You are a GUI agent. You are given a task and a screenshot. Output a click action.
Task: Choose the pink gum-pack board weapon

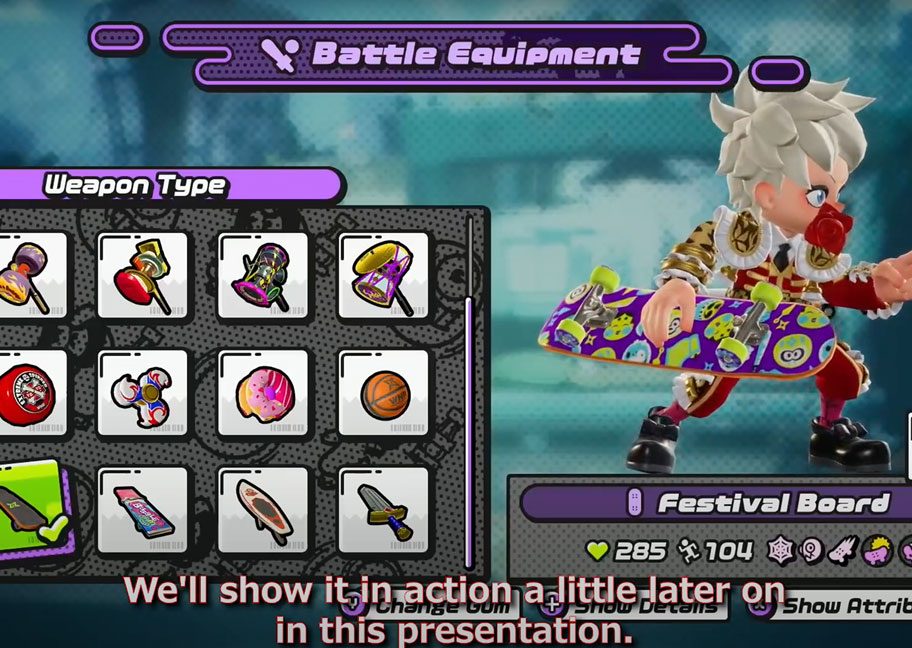coord(142,510)
